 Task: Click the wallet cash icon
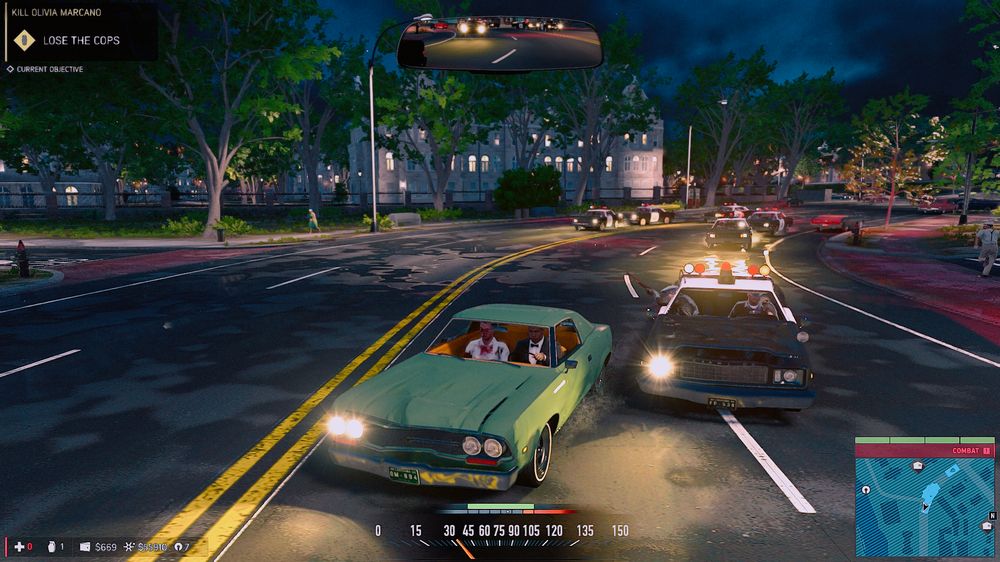tap(85, 547)
